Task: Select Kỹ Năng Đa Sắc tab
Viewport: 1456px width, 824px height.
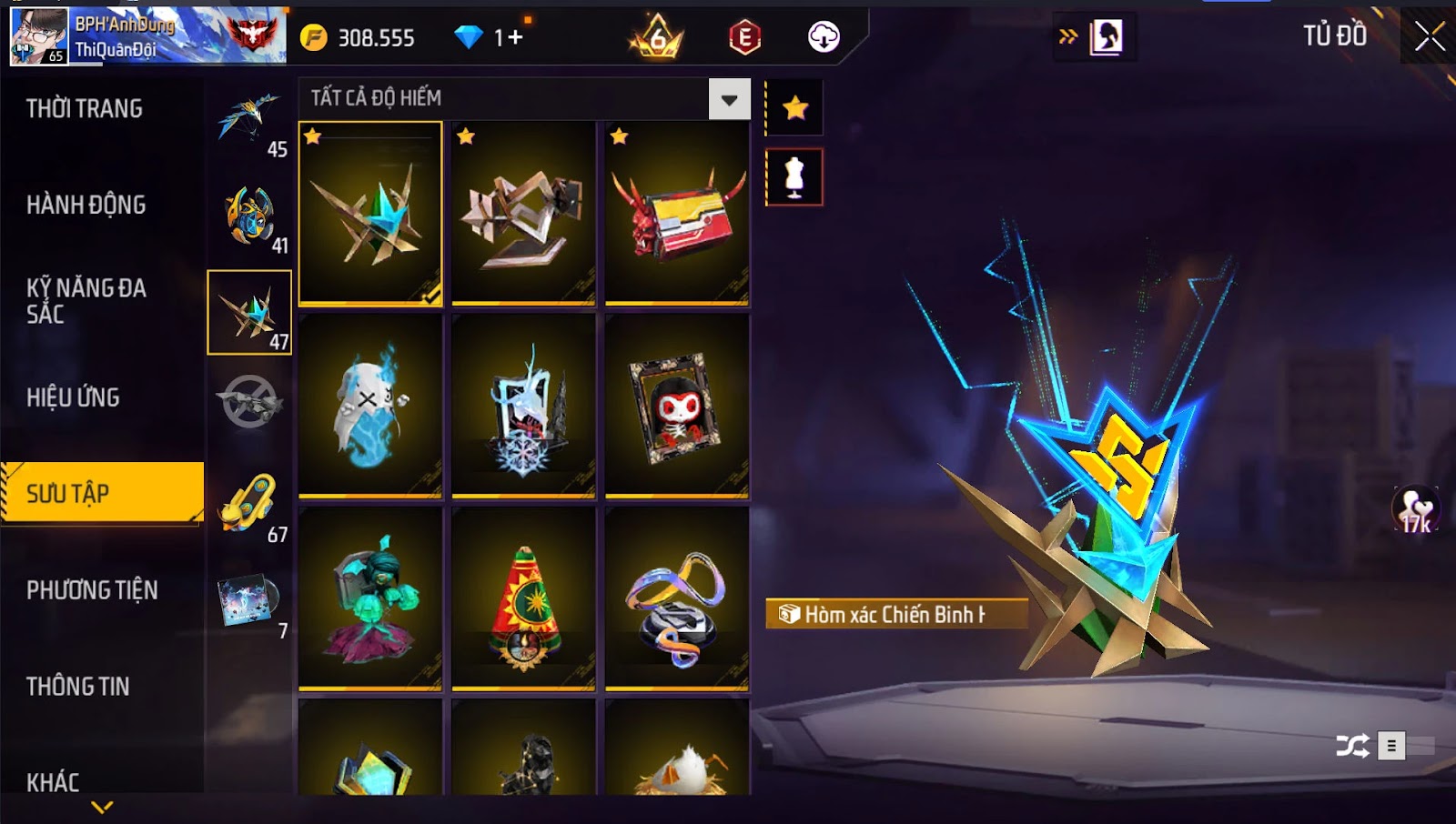Action: tap(86, 301)
